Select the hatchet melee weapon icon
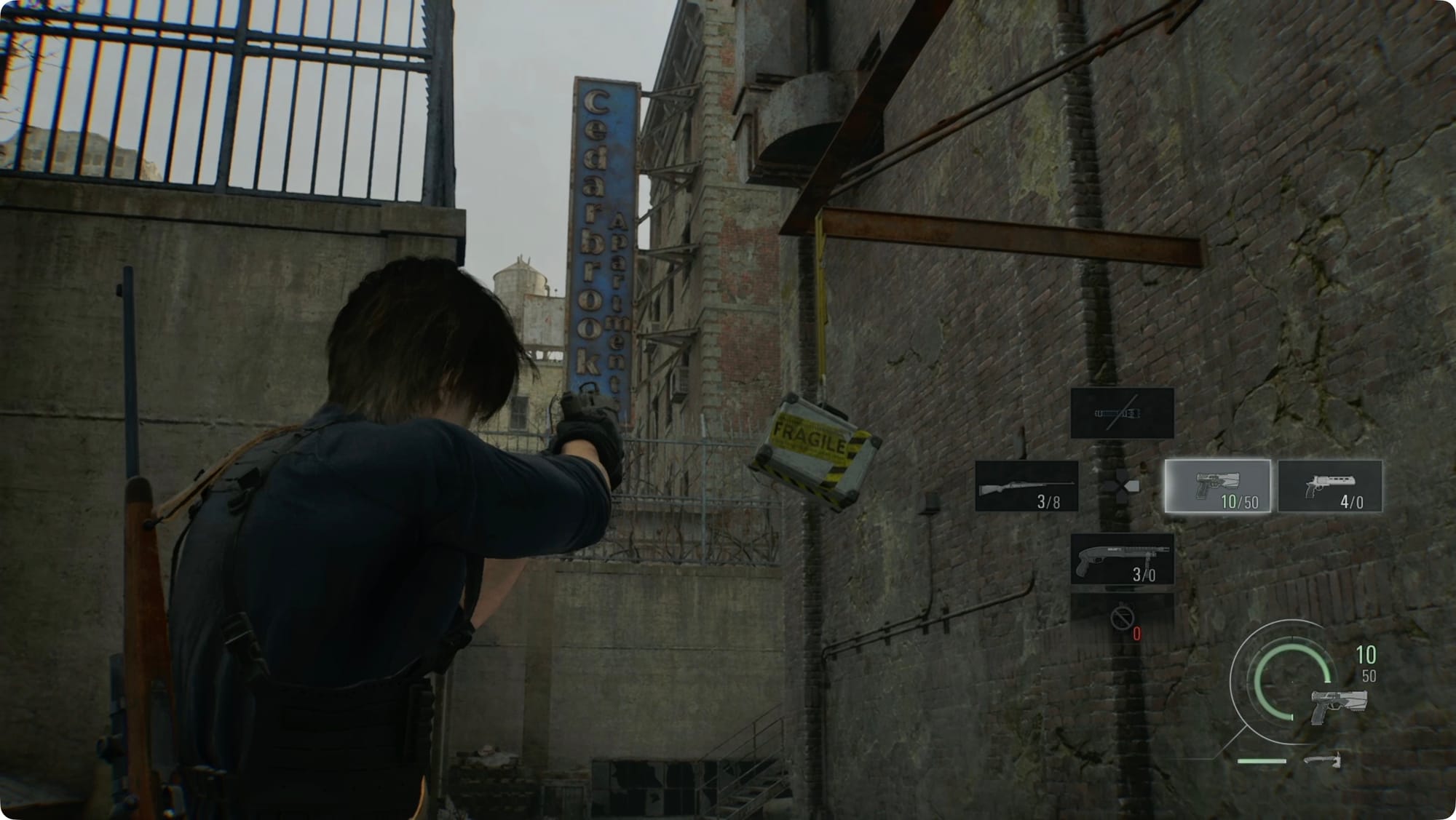 [x=1322, y=760]
